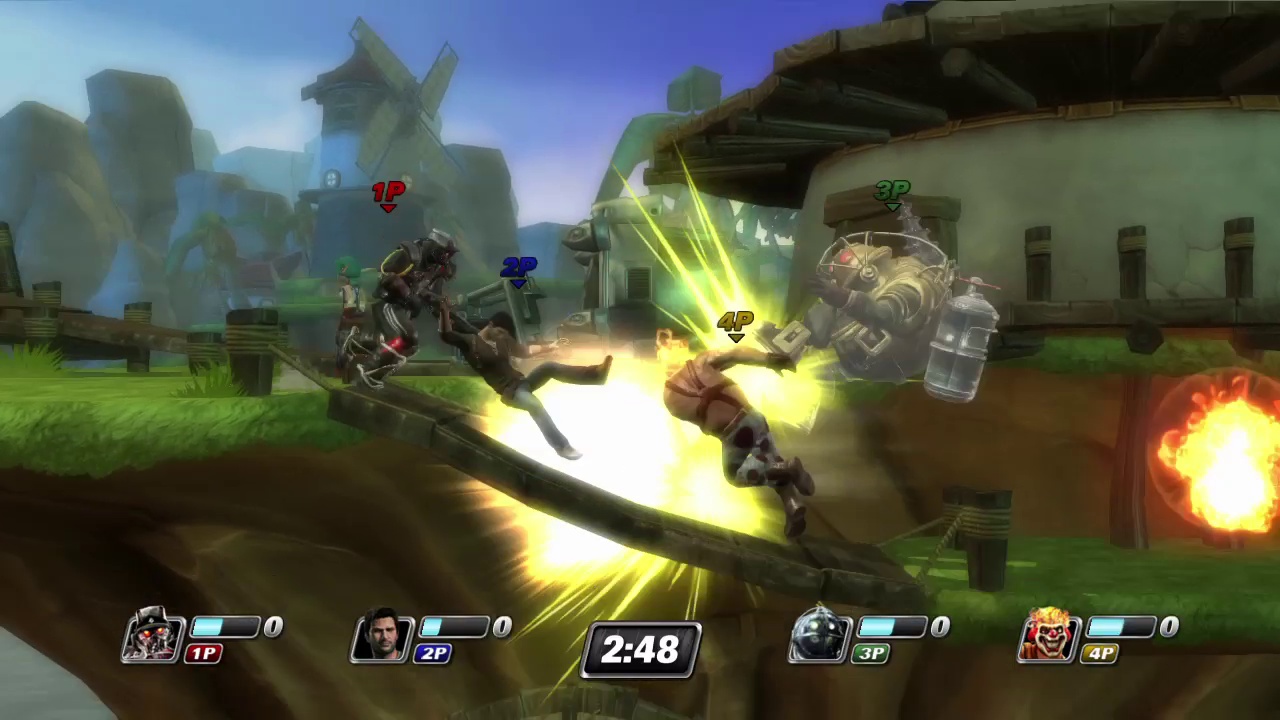The image size is (1280, 720).
Task: Select Nathan Drake's character portrait icon
Action: click(x=381, y=635)
